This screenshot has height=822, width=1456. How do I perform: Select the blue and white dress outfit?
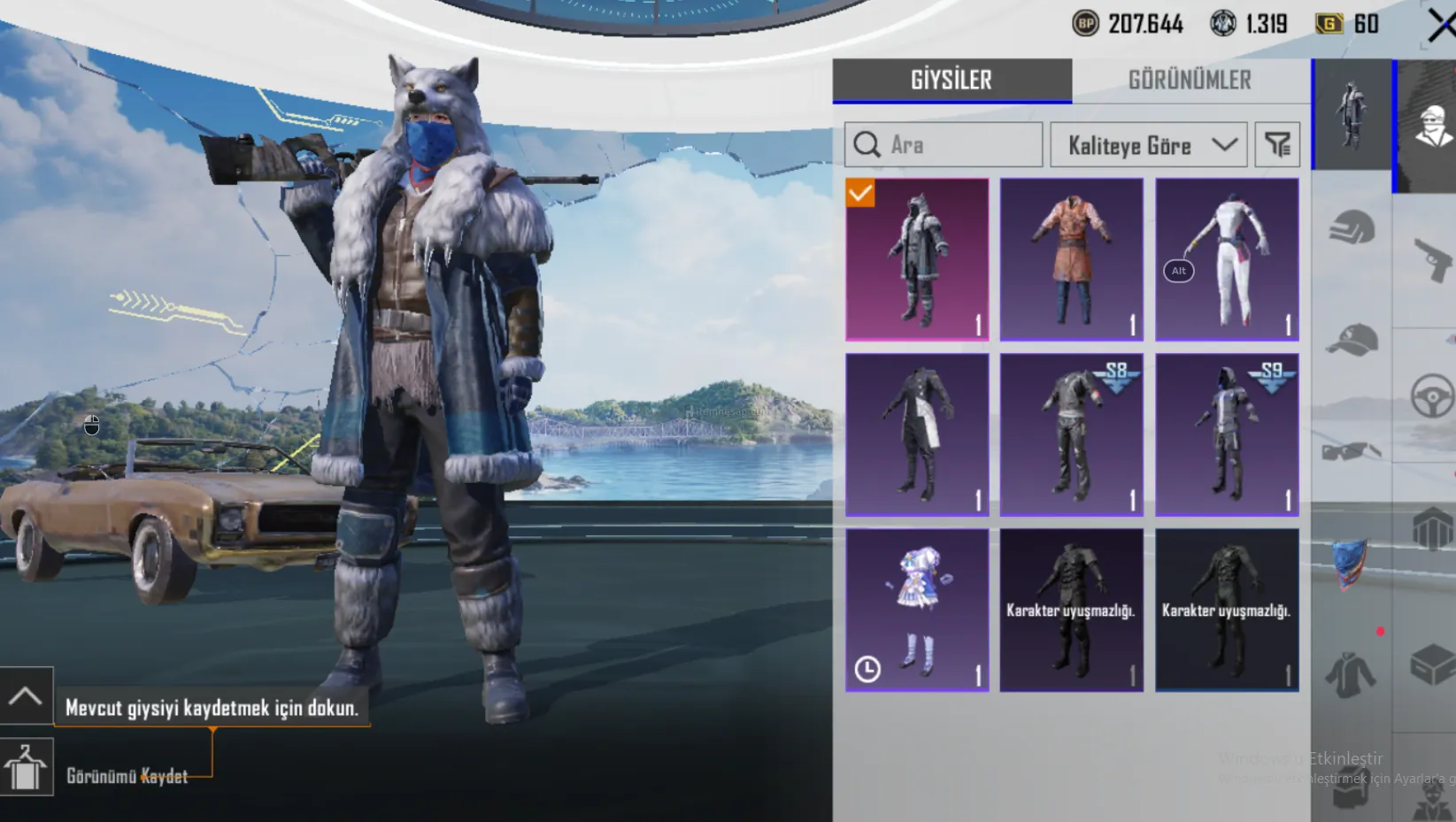click(917, 610)
